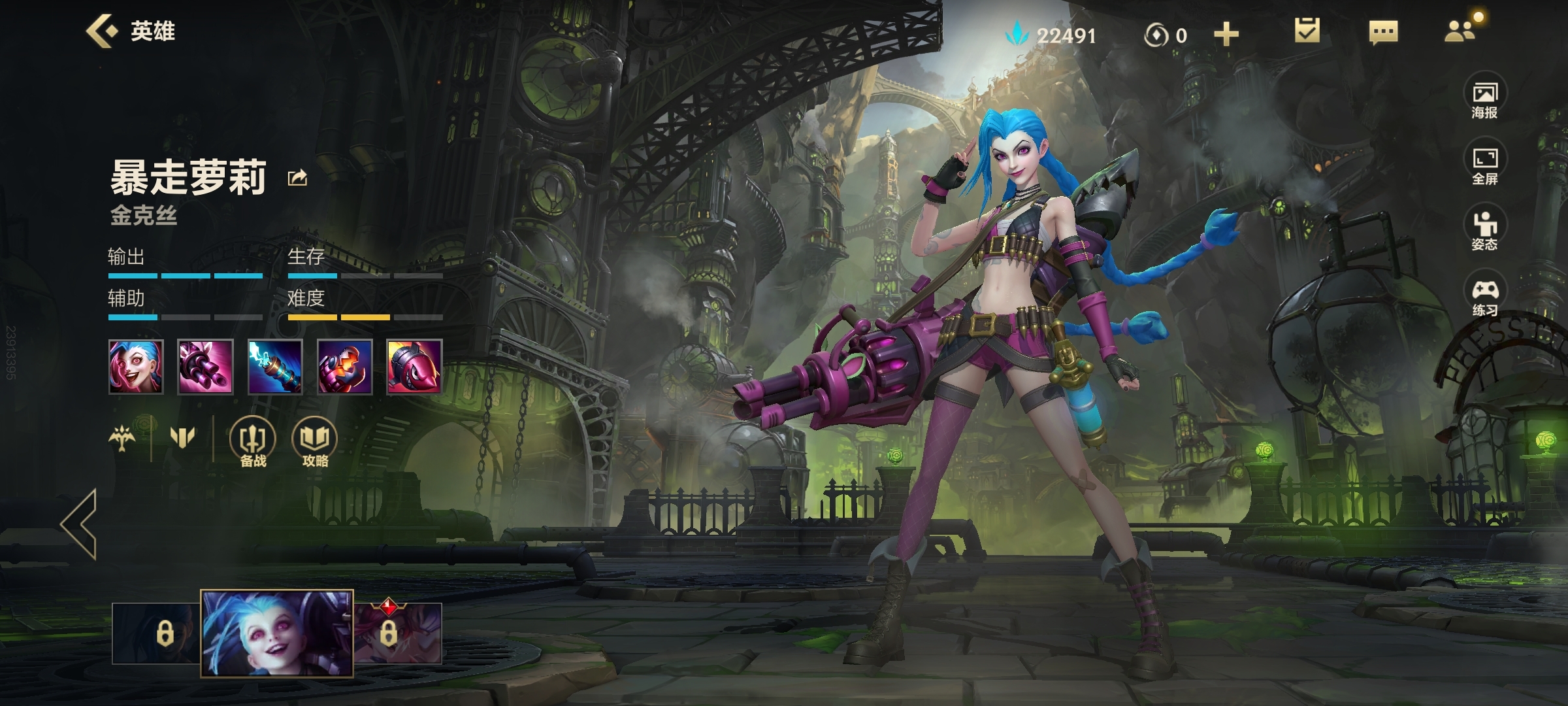Image resolution: width=1568 pixels, height=706 pixels.
Task: Share the champion via arrow icon
Action: (x=298, y=178)
